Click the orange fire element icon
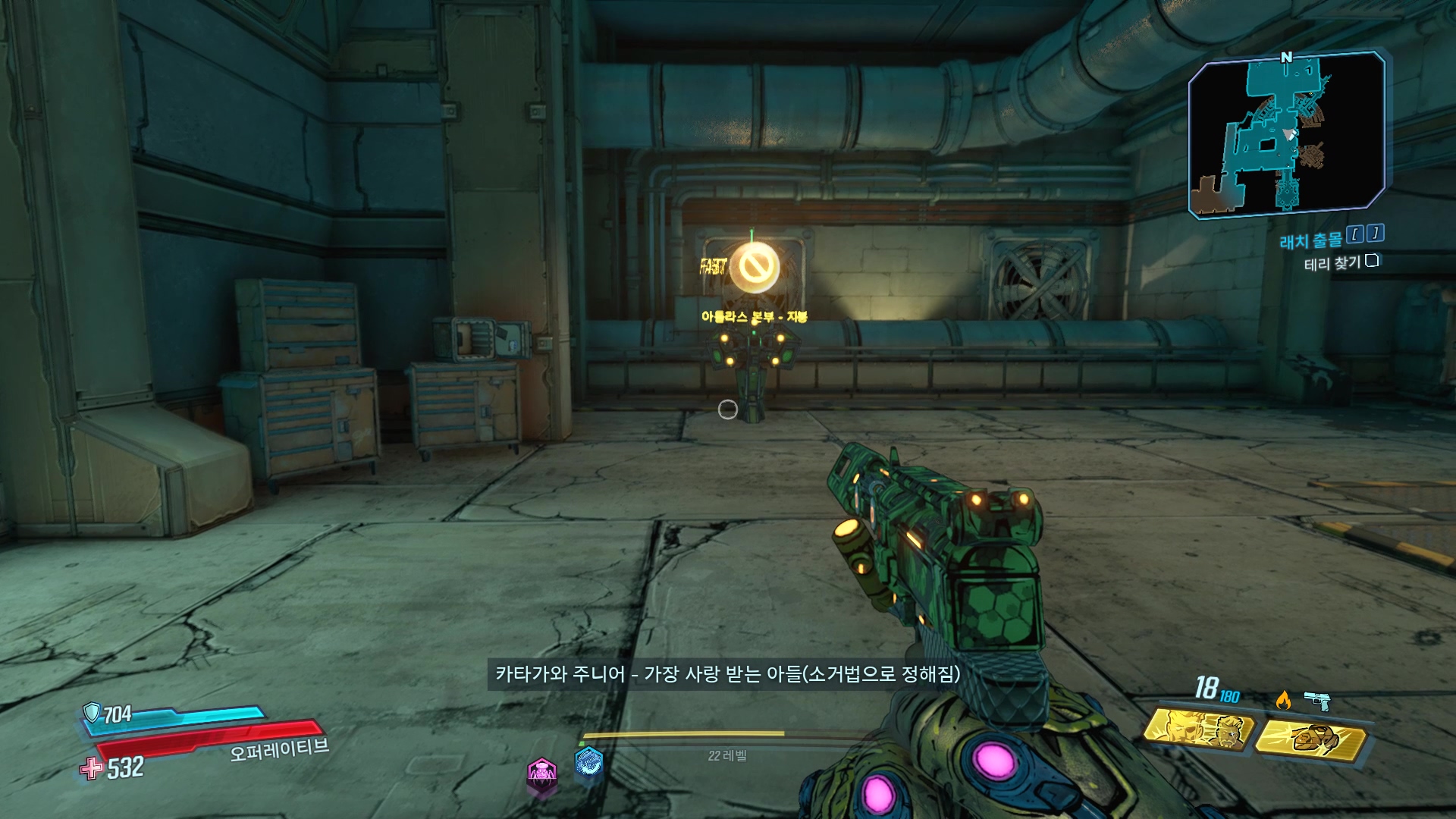1456x819 pixels. [1283, 700]
